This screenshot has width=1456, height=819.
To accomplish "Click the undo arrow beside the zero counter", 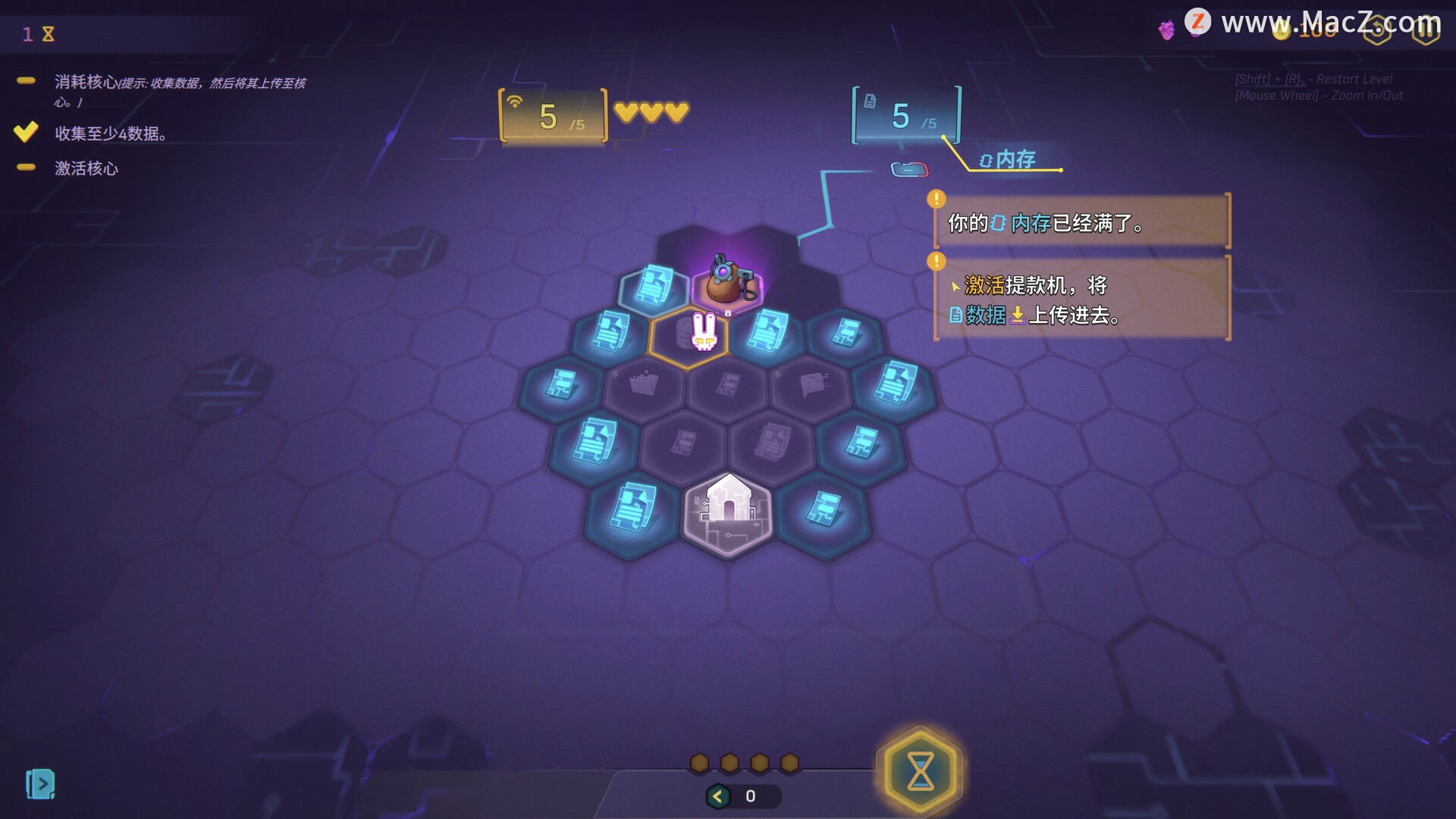I will (x=717, y=796).
